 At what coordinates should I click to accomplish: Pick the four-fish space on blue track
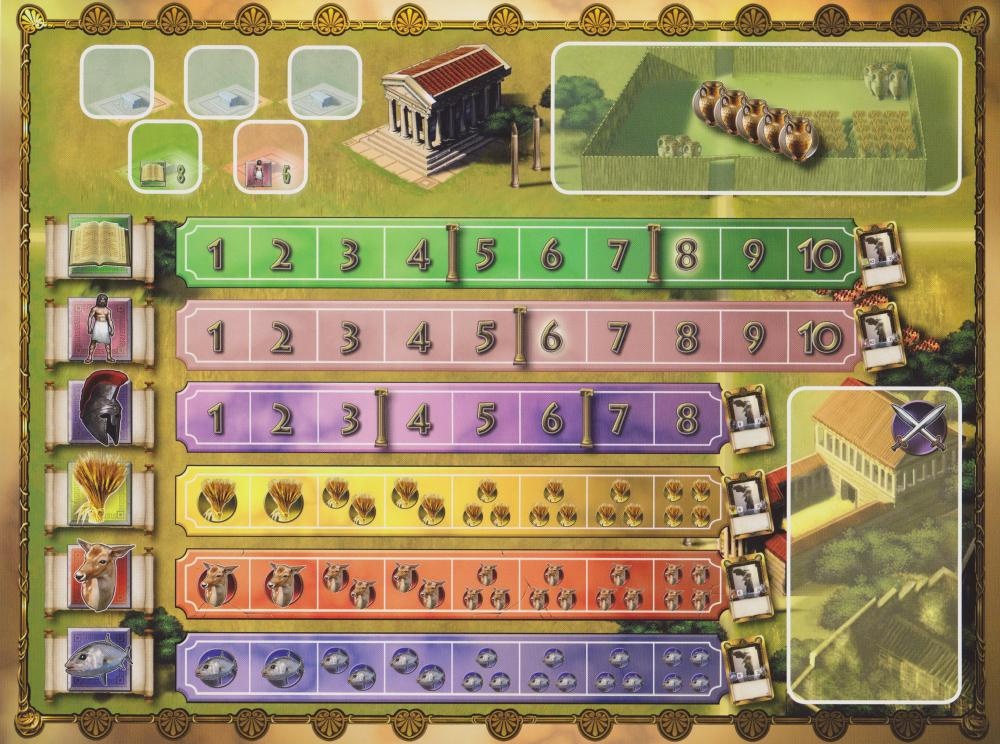click(x=686, y=667)
